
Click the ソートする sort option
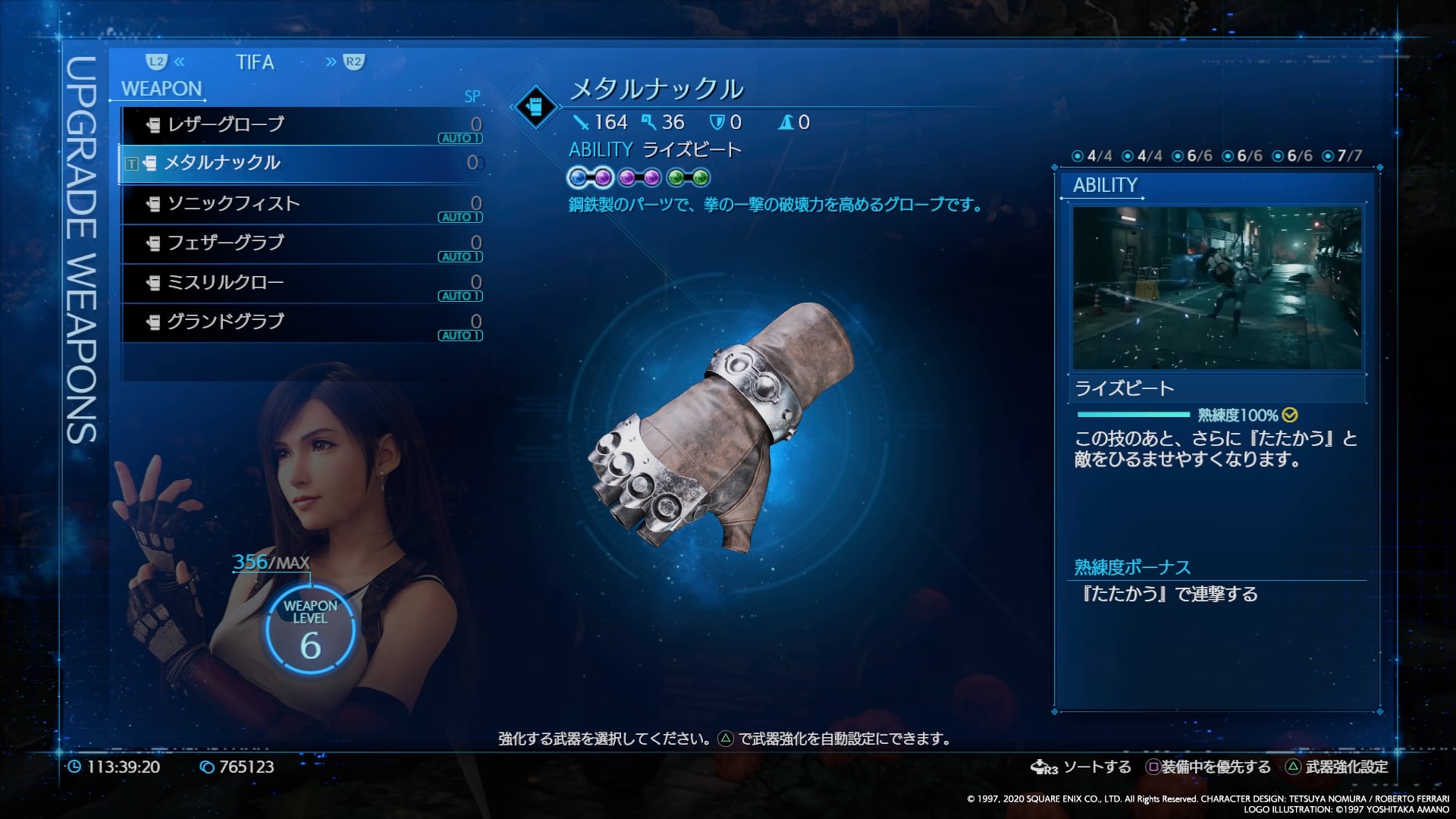(1081, 767)
